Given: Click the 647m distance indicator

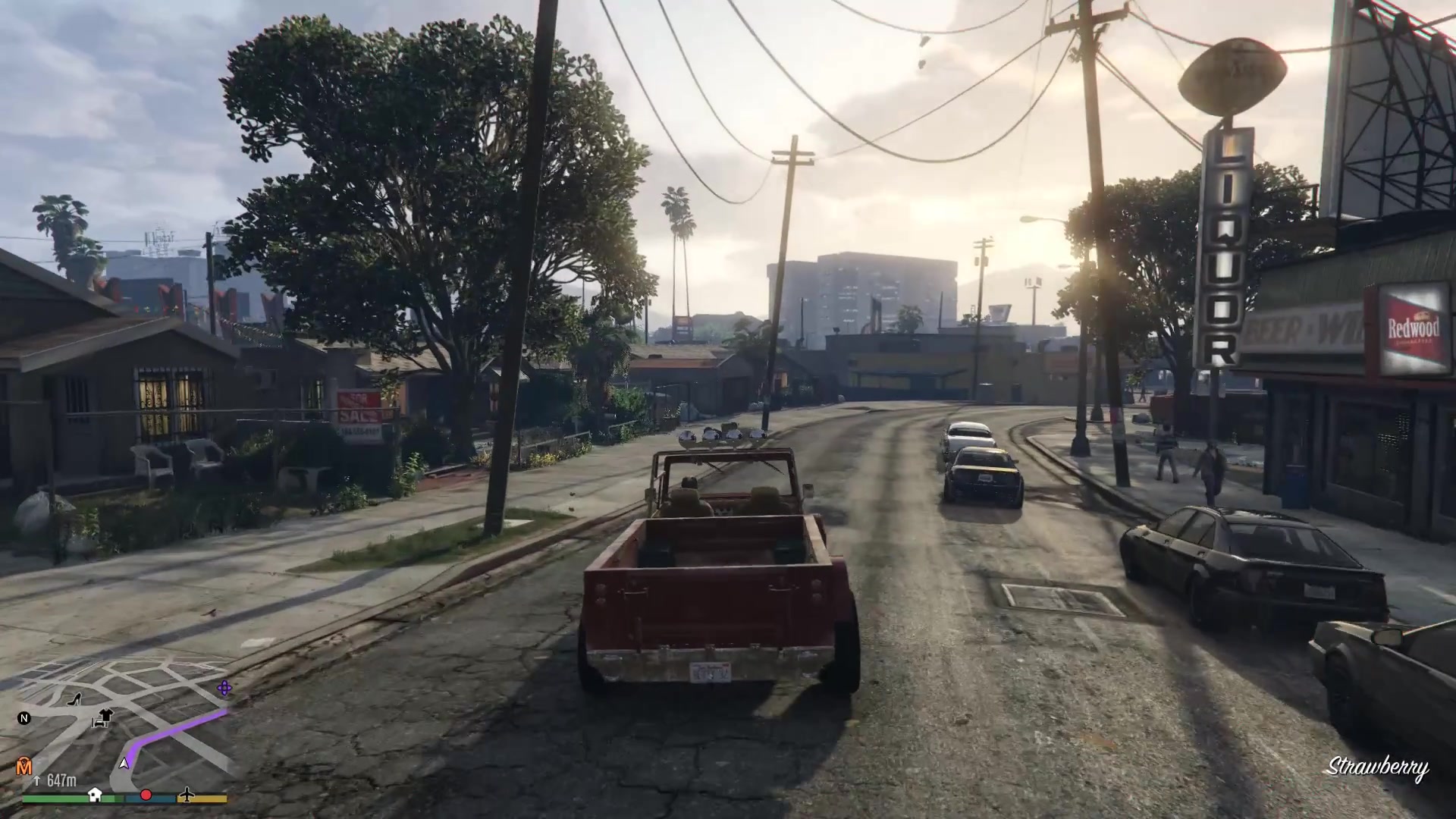Looking at the screenshot, I should 61,779.
